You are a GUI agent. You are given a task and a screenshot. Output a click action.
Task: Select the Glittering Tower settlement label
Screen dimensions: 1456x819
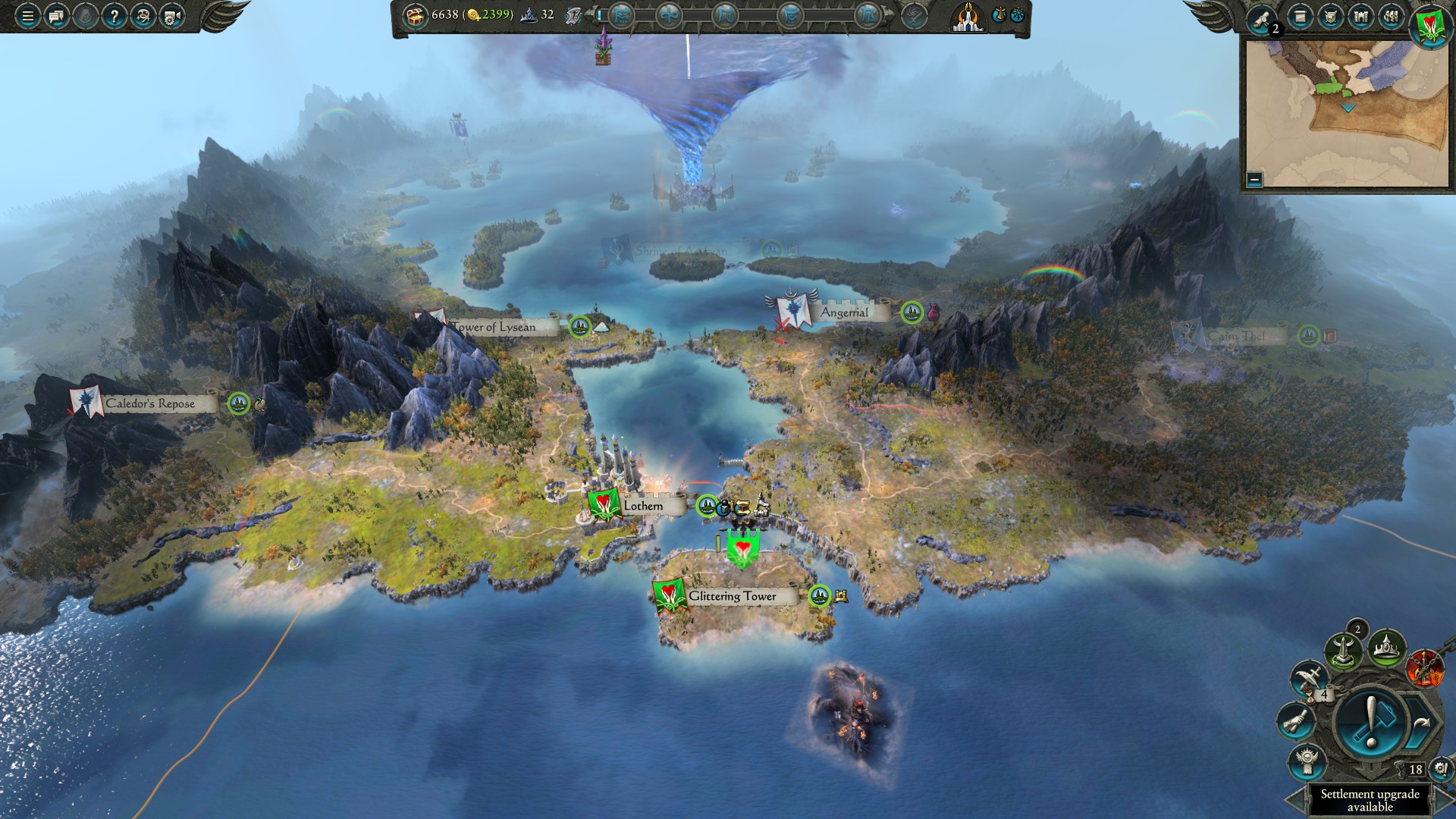tap(732, 596)
